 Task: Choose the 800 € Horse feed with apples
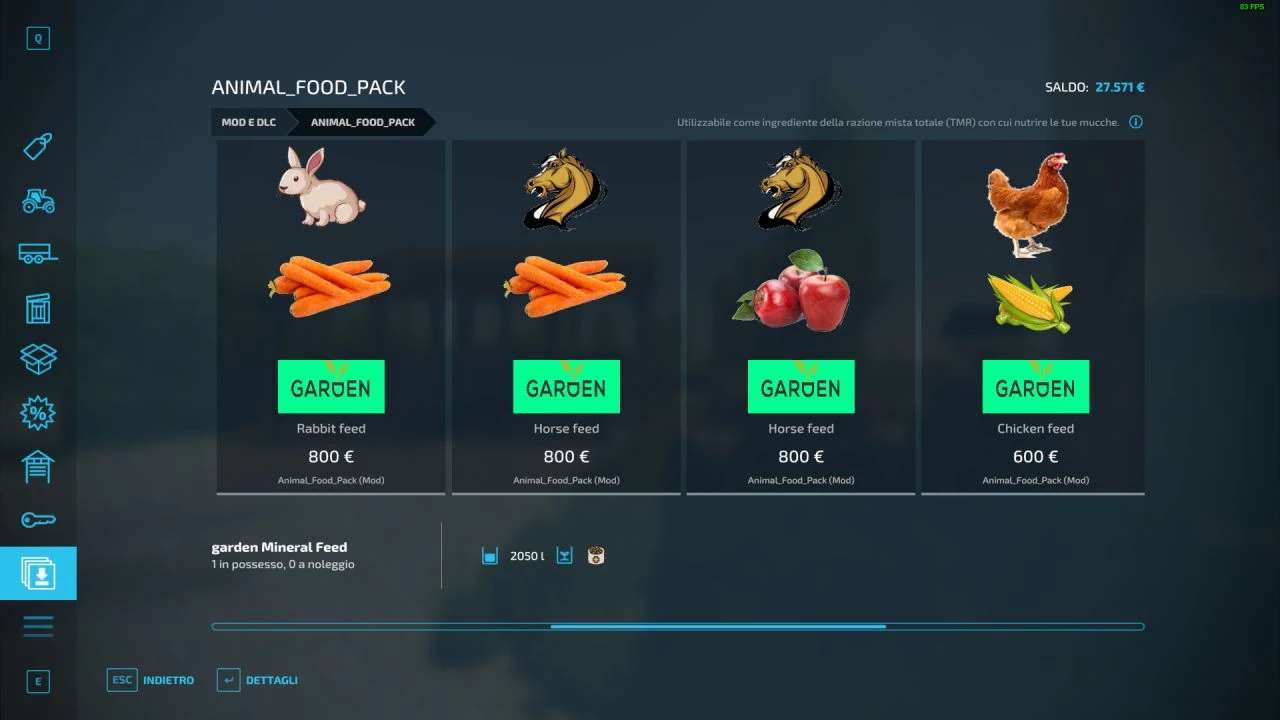pos(800,317)
